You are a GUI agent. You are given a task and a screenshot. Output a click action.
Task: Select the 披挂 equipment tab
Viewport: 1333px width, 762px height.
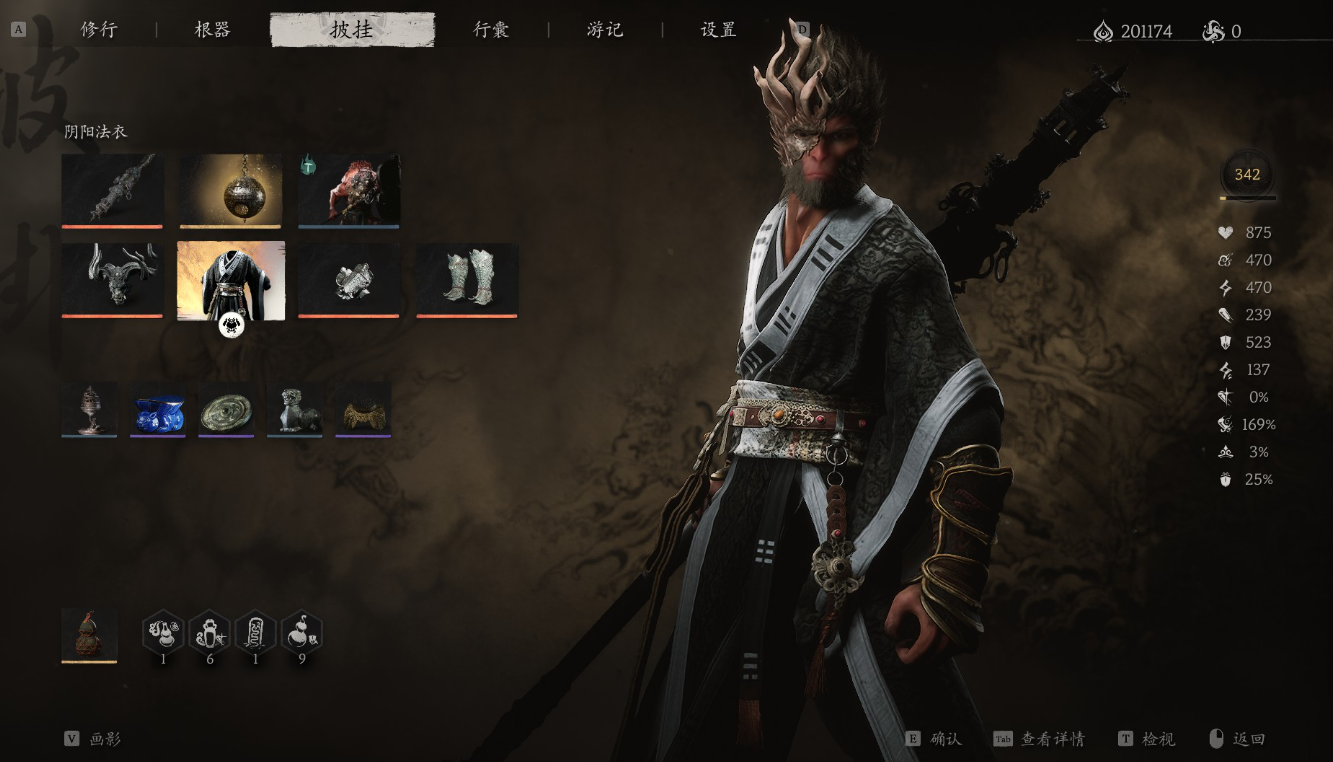(352, 30)
